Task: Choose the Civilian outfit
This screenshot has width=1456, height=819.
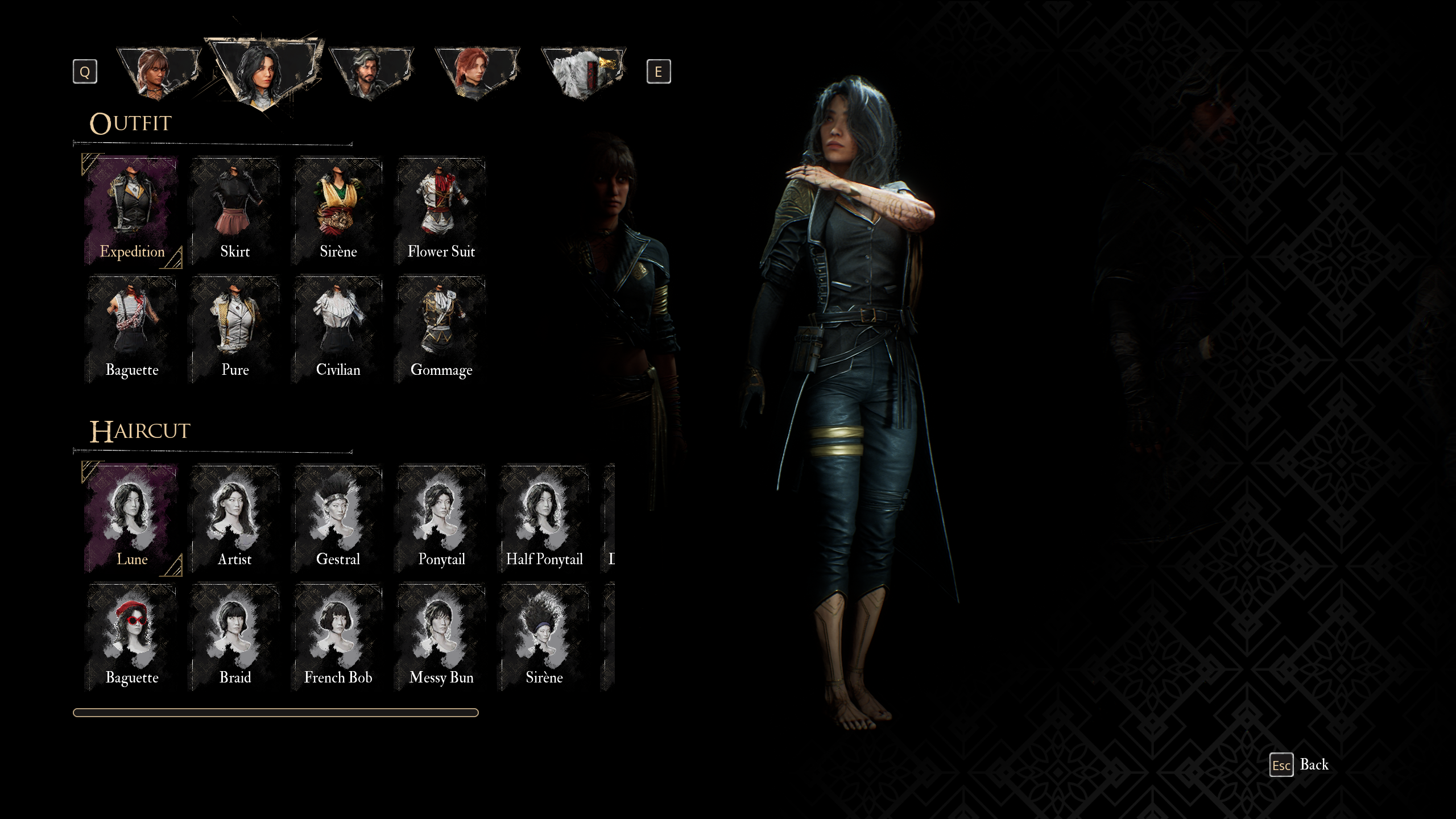Action: pos(338,329)
